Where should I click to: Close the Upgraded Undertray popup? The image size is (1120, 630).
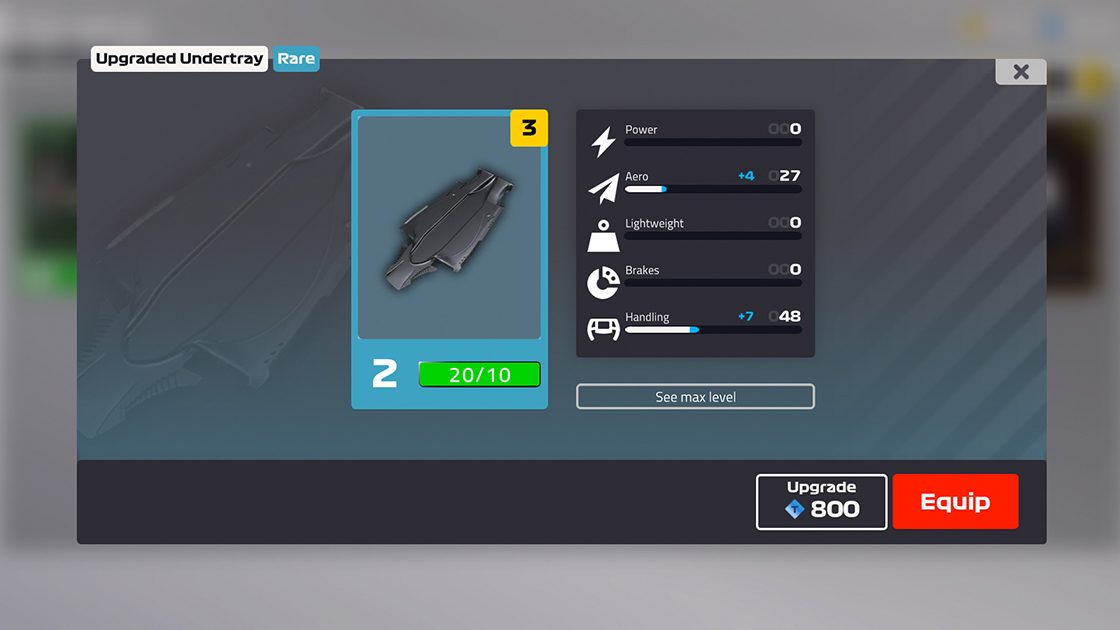tap(1020, 72)
